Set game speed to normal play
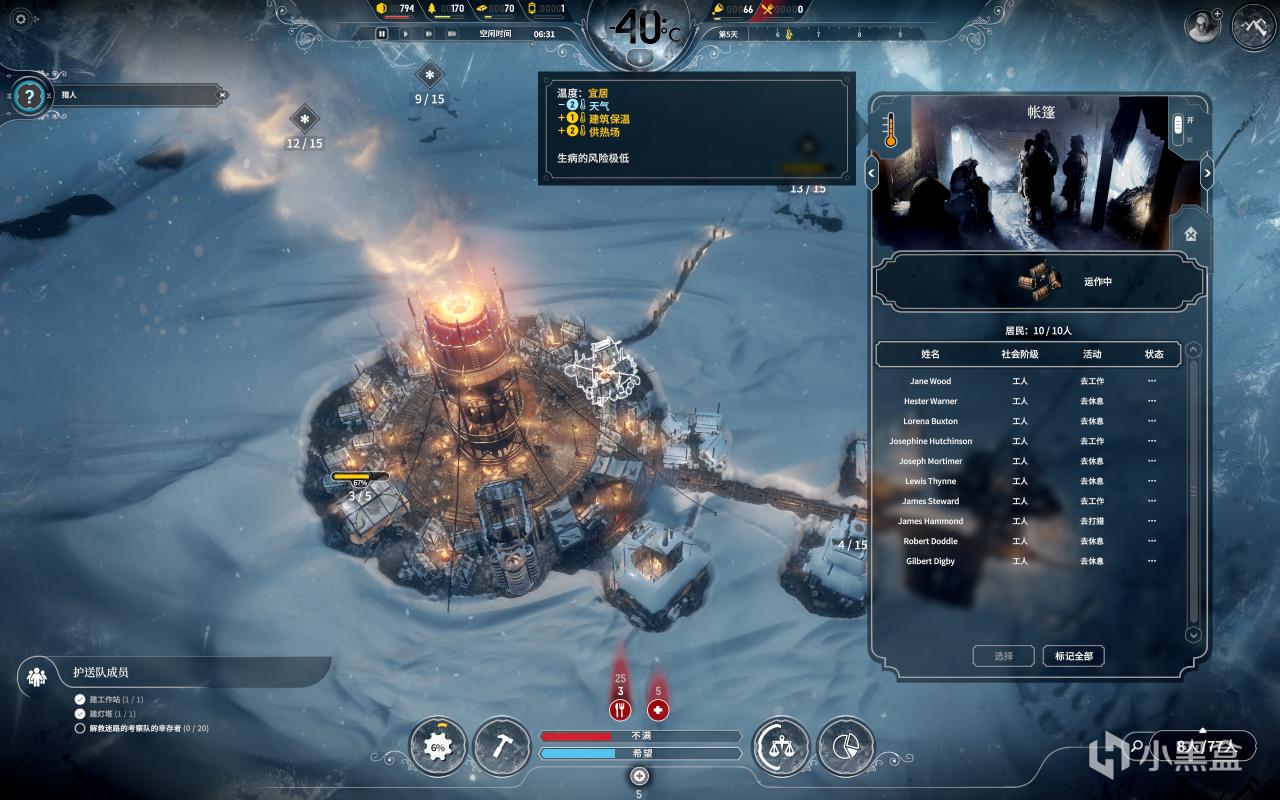This screenshot has height=800, width=1280. (405, 33)
